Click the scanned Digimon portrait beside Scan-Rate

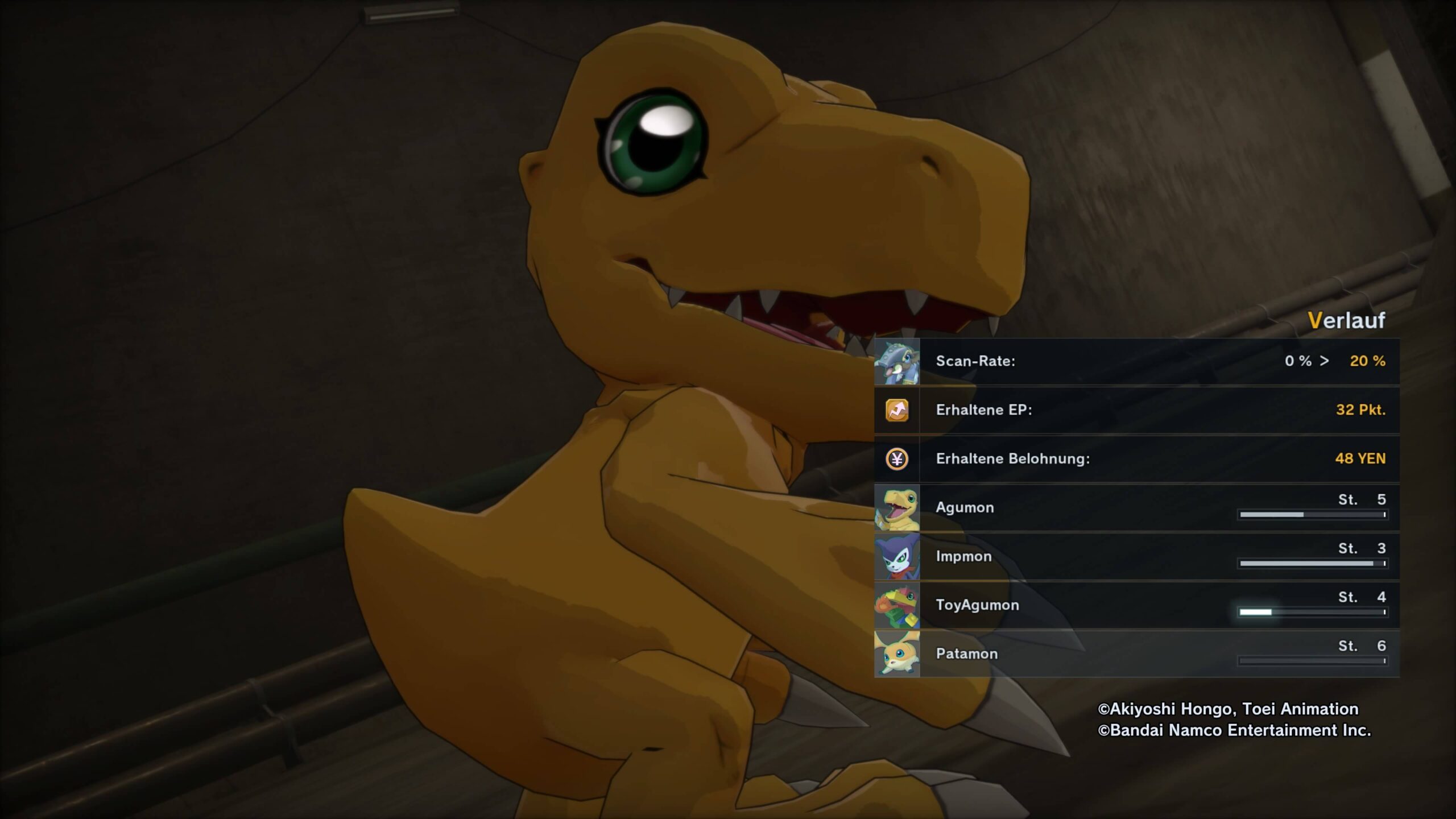(x=897, y=362)
